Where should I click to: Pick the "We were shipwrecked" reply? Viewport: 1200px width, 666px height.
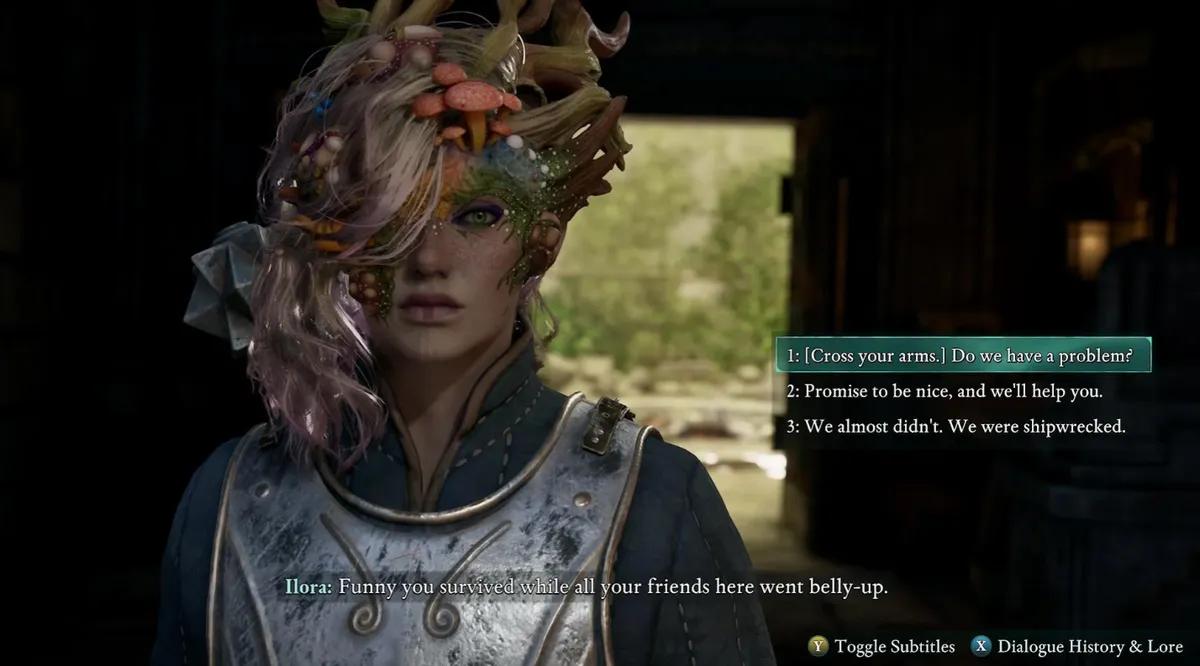[x=955, y=426]
